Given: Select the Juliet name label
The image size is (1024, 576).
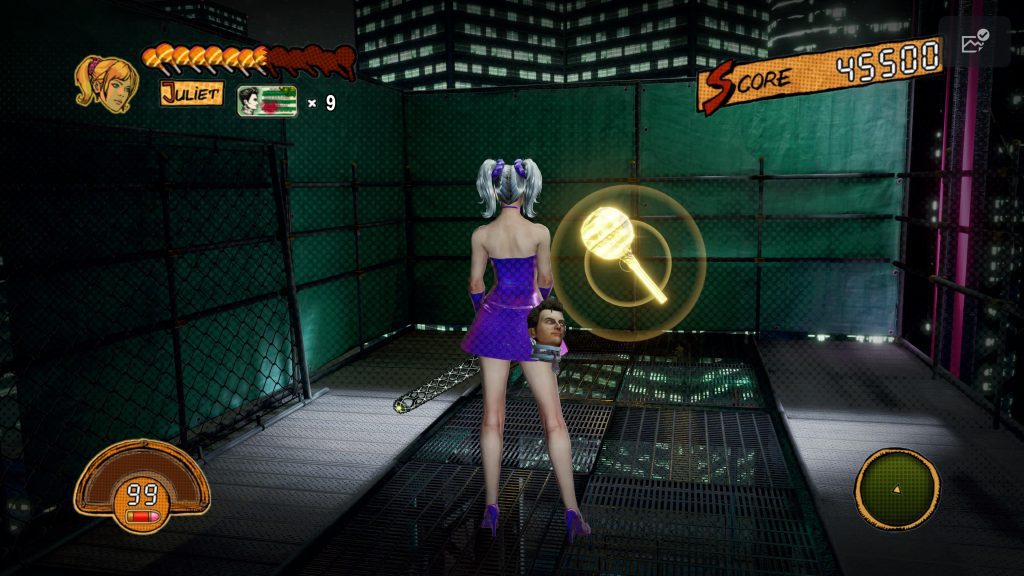Looking at the screenshot, I should (191, 95).
